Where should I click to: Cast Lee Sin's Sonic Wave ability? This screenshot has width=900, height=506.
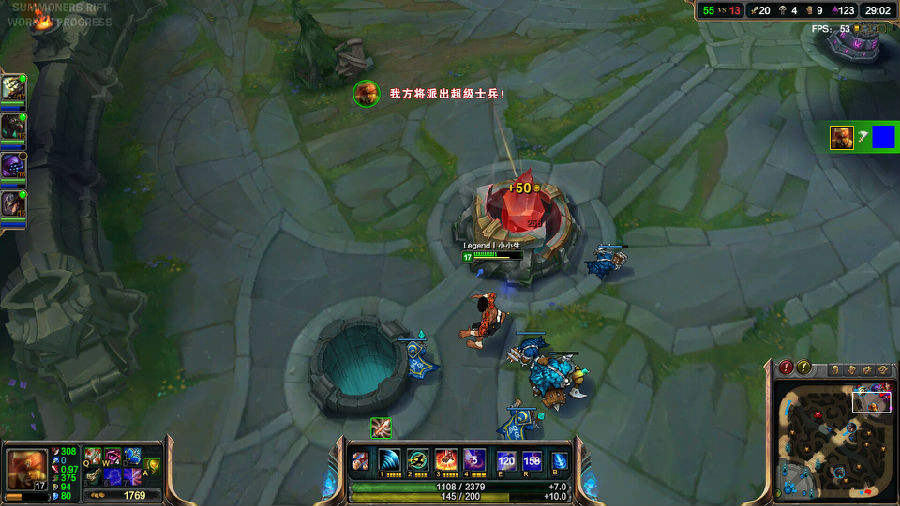(x=389, y=461)
